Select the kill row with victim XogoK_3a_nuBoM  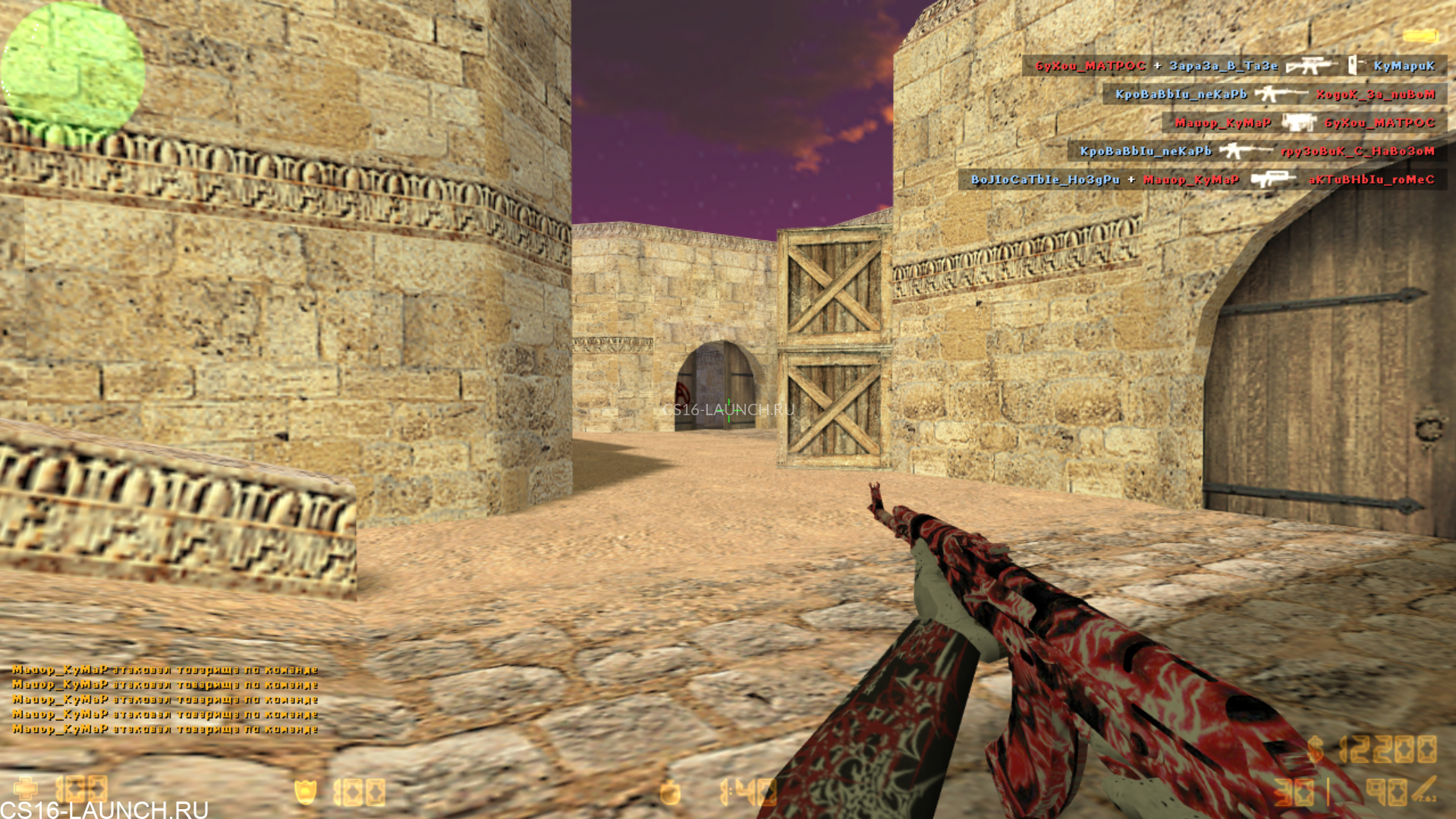point(1275,94)
